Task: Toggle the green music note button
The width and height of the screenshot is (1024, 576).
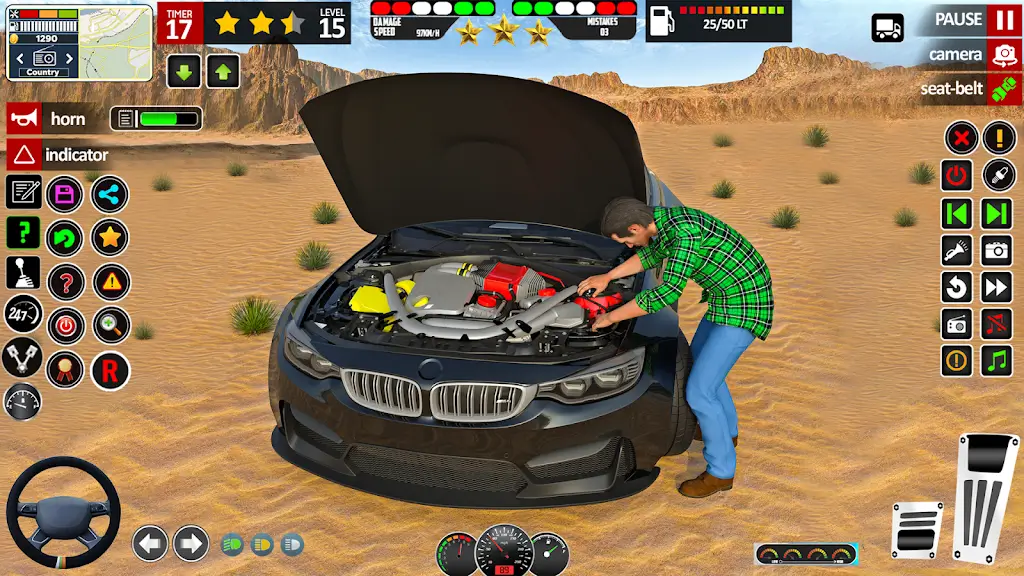Action: (996, 360)
